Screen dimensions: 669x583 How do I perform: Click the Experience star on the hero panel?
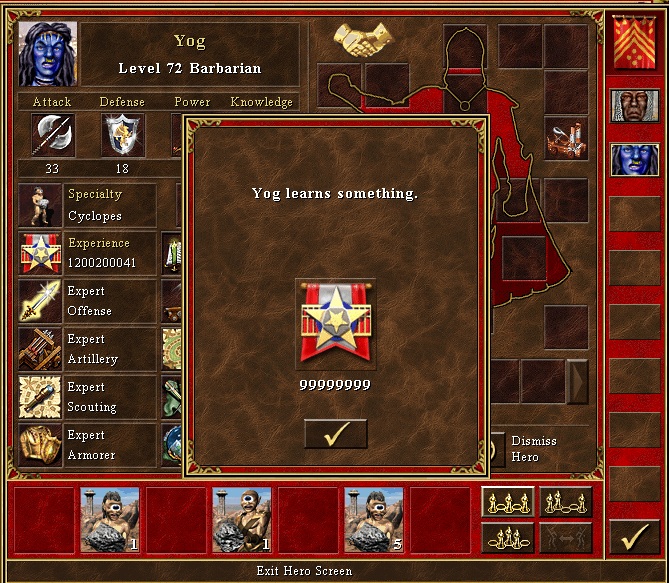point(39,253)
